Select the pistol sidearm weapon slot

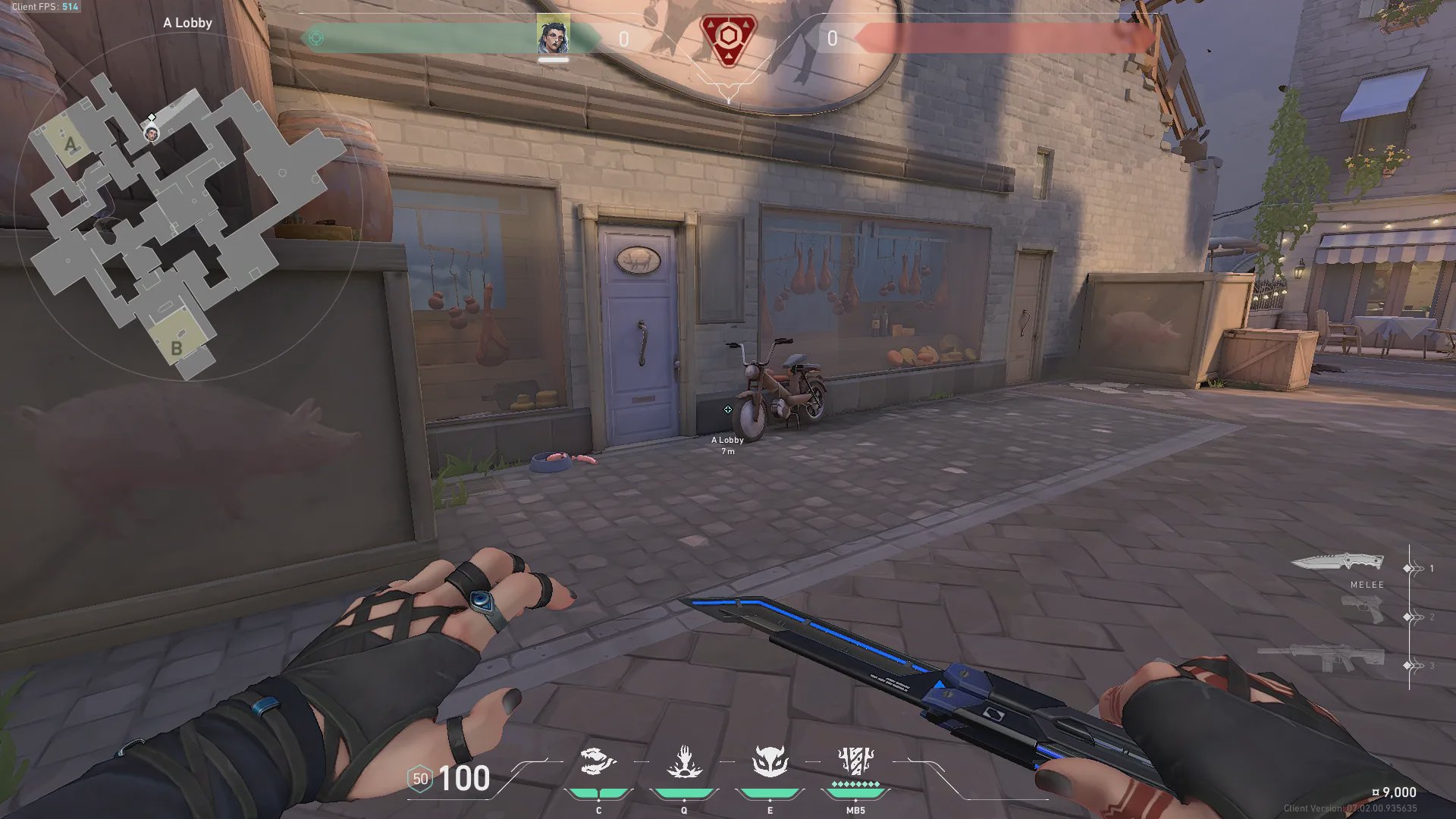[x=1362, y=609]
